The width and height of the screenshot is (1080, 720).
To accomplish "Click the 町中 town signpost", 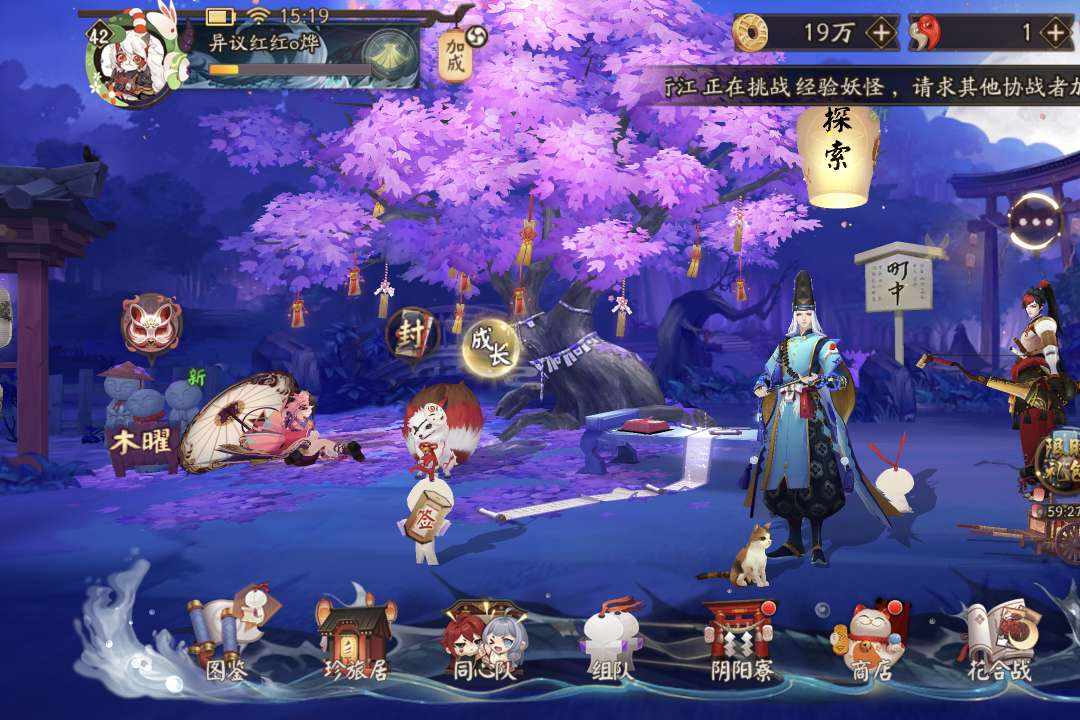I will [896, 280].
